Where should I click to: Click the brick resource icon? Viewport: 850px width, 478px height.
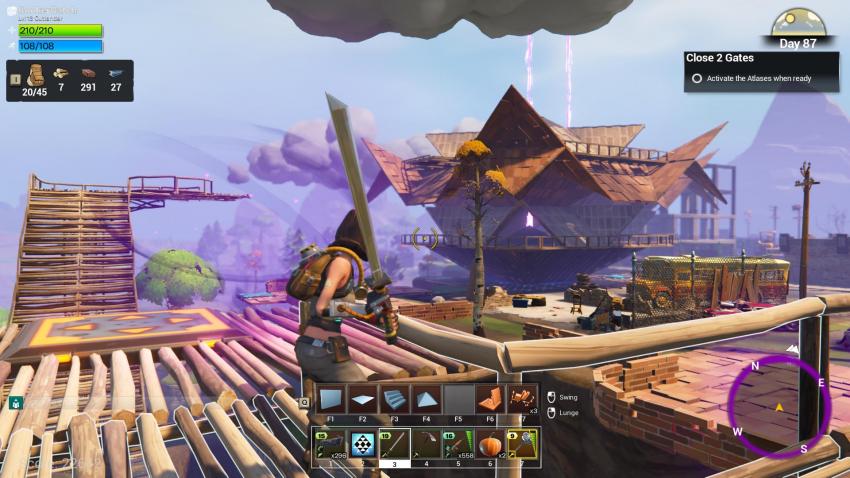pyautogui.click(x=89, y=73)
